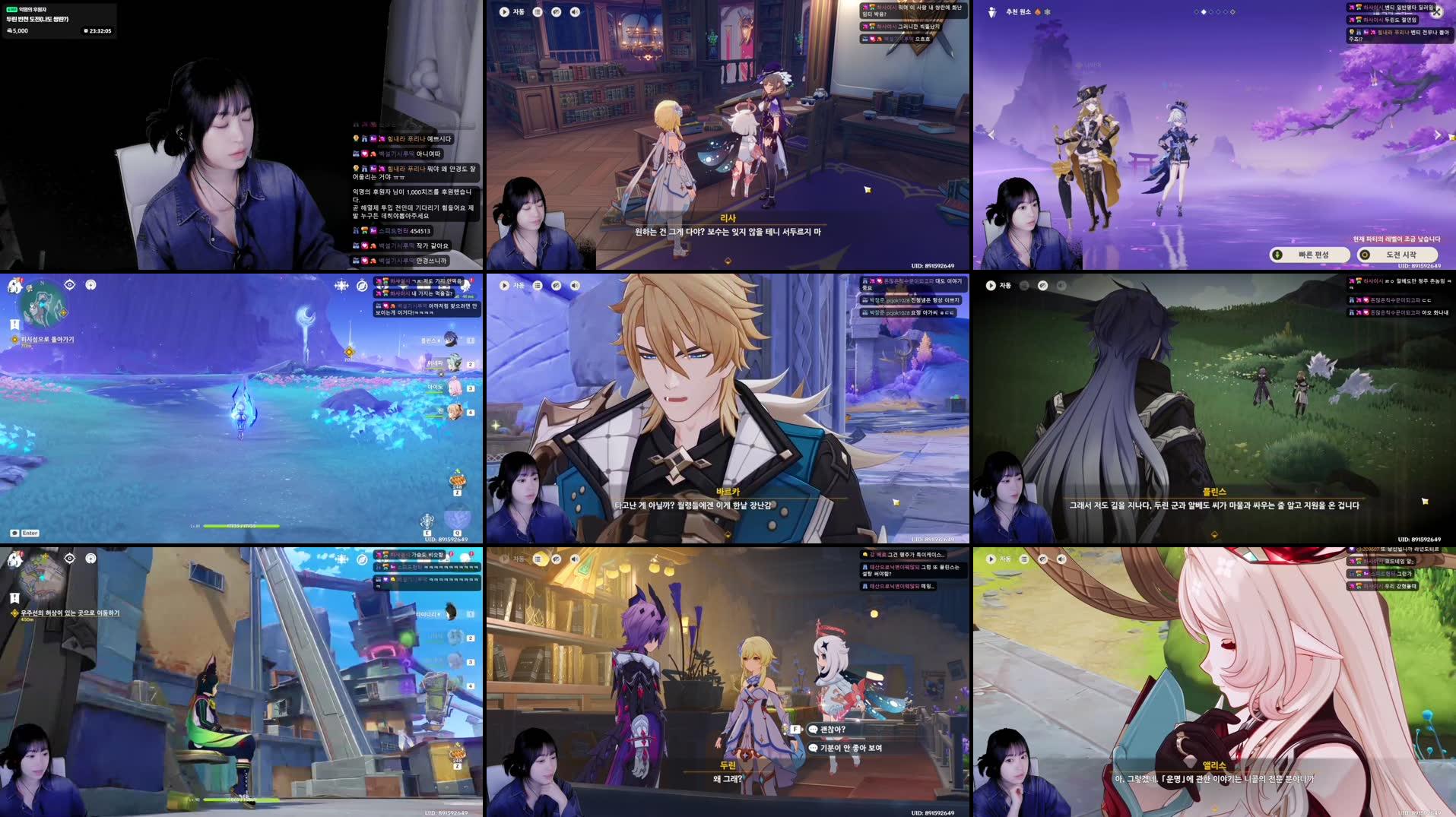Toggle the quest tracker eye icon next to the minimap
The width and height of the screenshot is (1456, 817).
click(x=68, y=284)
